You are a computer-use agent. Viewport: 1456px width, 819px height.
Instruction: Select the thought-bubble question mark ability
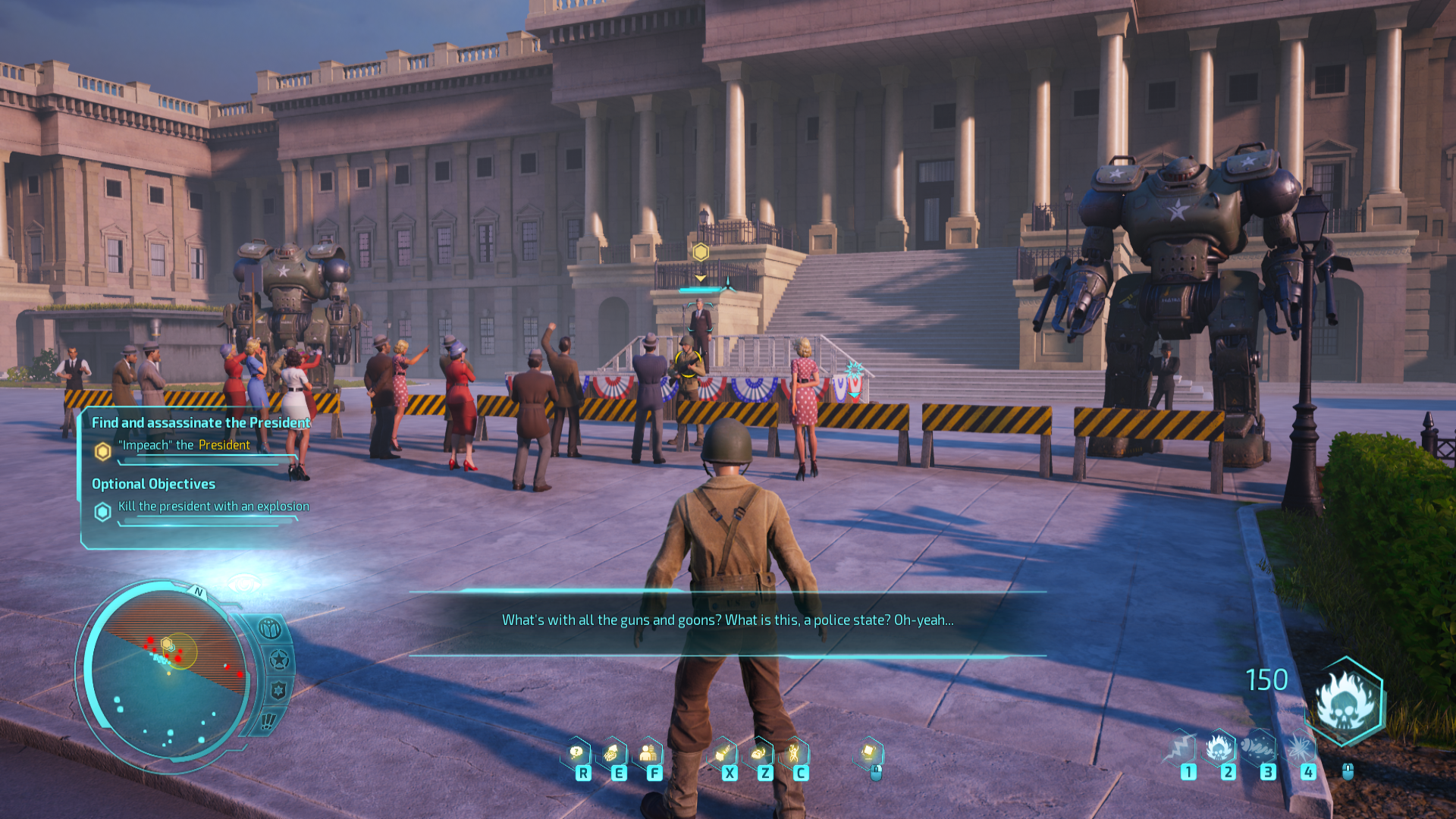577,752
